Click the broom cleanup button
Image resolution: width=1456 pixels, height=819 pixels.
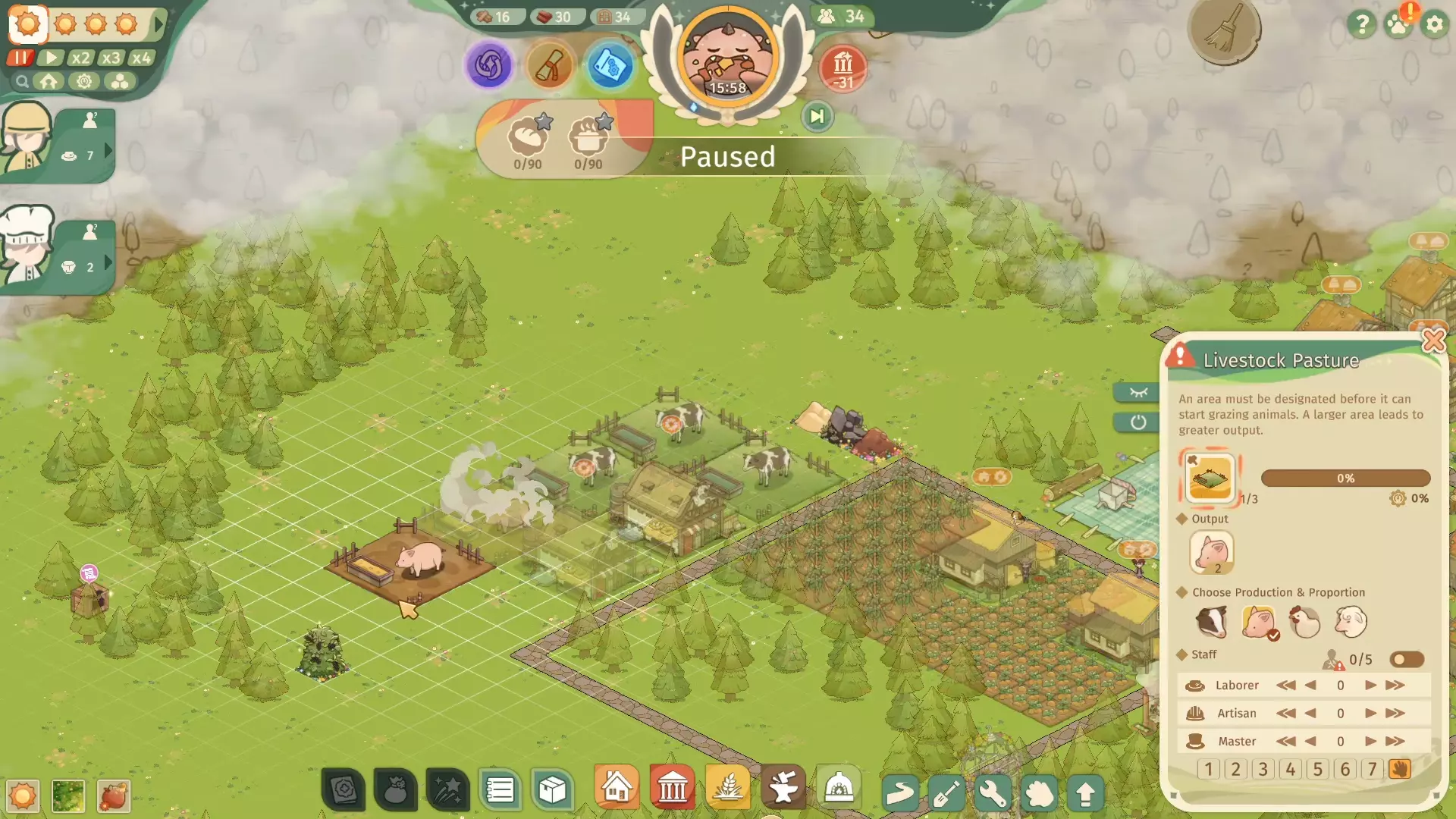[1224, 30]
